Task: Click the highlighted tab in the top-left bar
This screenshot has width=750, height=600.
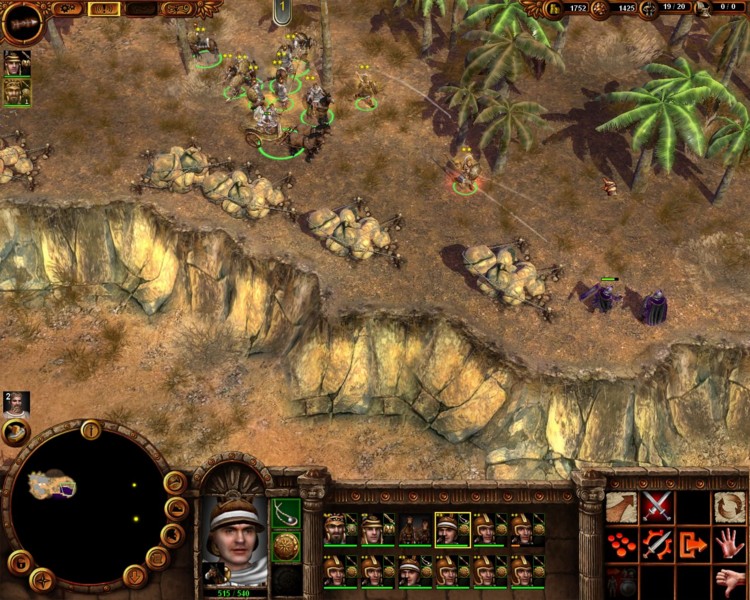Action: (x=104, y=9)
